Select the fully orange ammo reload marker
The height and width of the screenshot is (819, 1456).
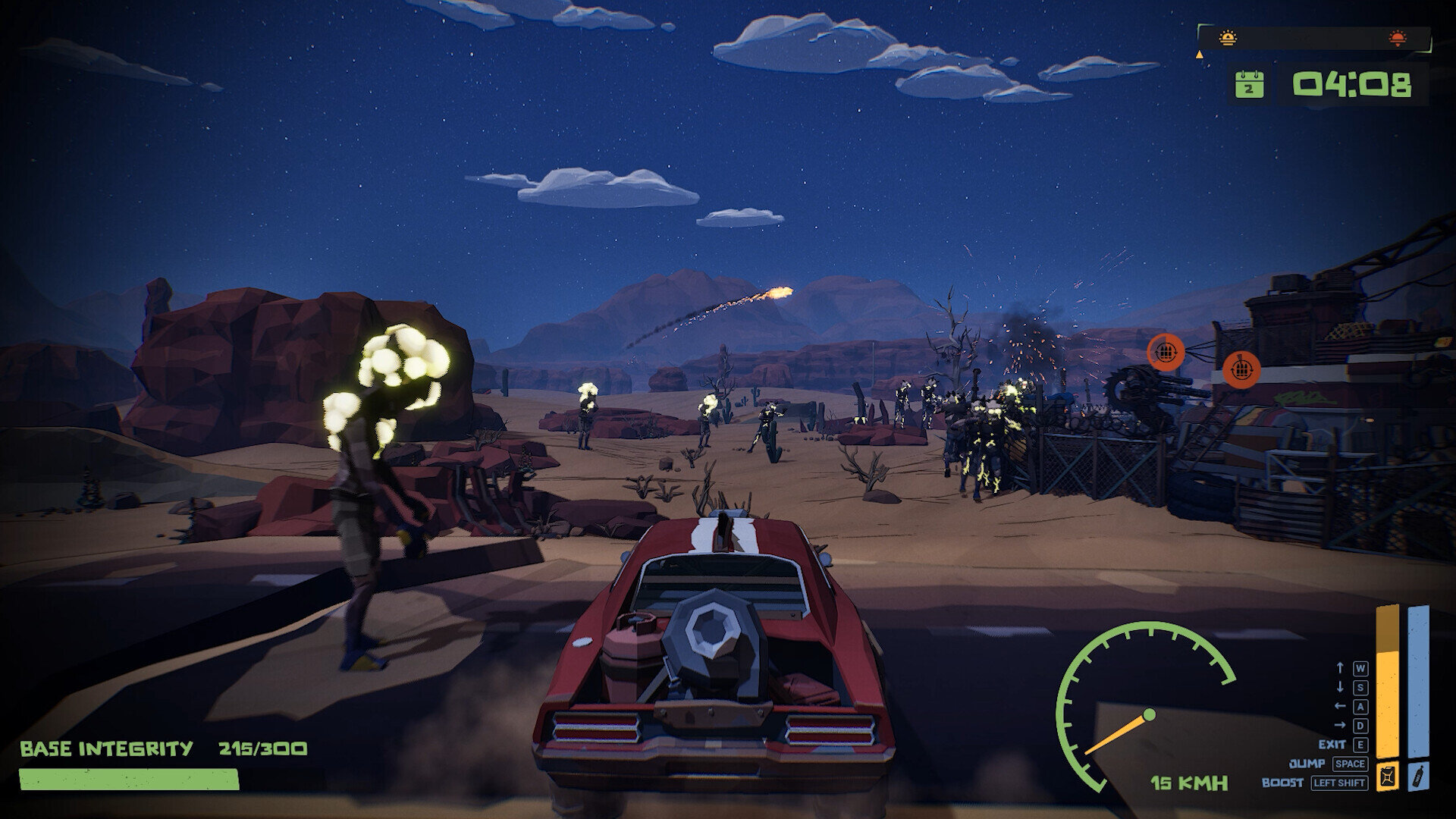pos(1241,369)
